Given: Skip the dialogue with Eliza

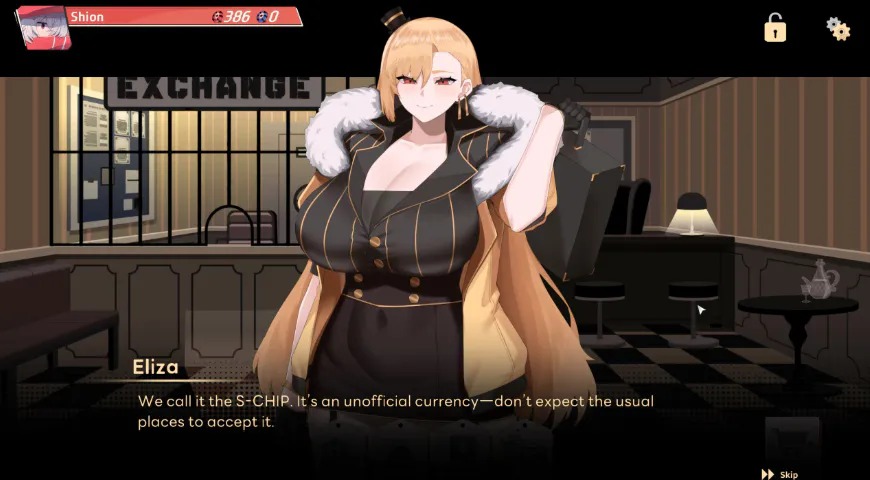Looking at the screenshot, I should tap(780, 474).
